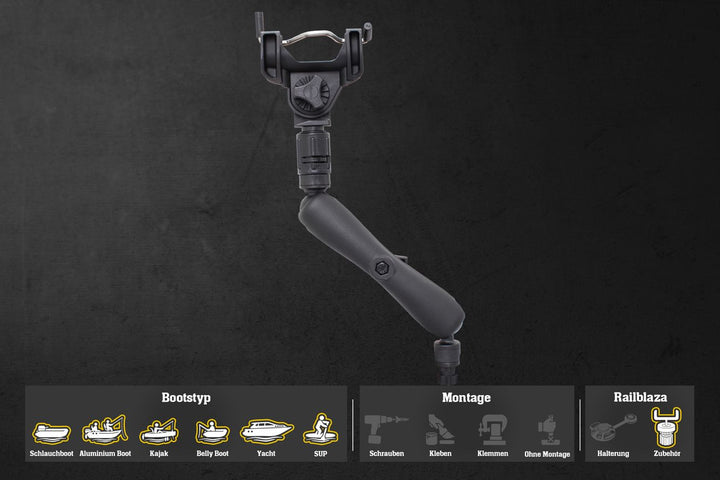Click the SUP paddleboard icon
Image resolution: width=720 pixels, height=480 pixels.
tap(320, 430)
